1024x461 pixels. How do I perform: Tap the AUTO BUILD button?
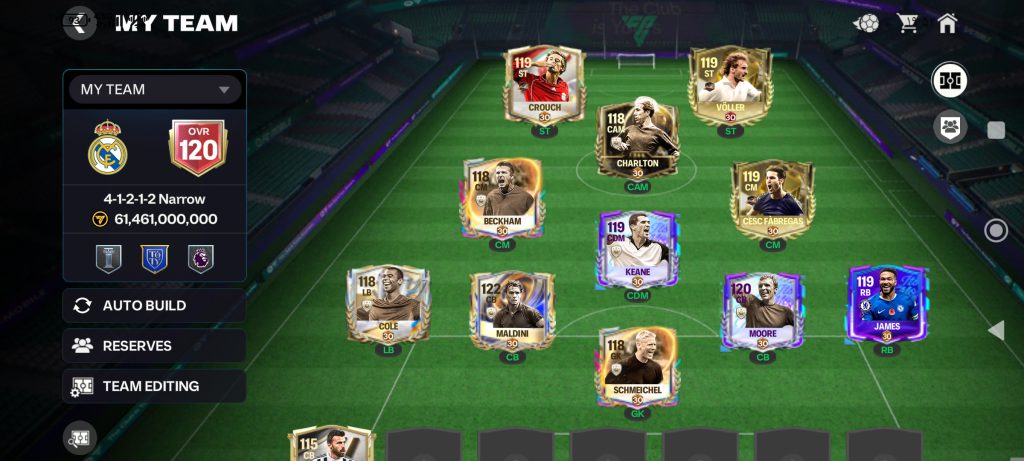[x=154, y=306]
